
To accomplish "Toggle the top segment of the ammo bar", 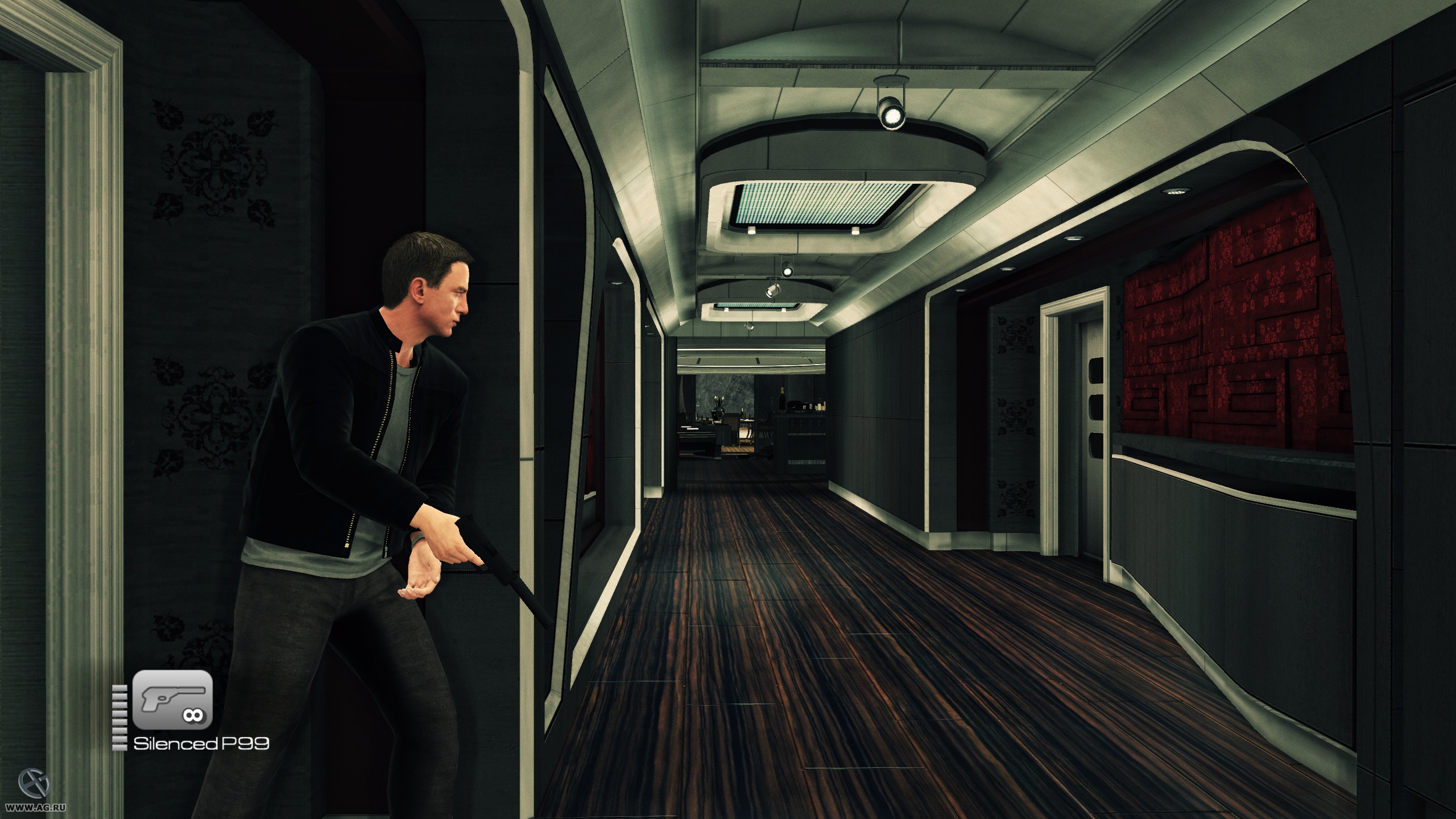I will [119, 688].
